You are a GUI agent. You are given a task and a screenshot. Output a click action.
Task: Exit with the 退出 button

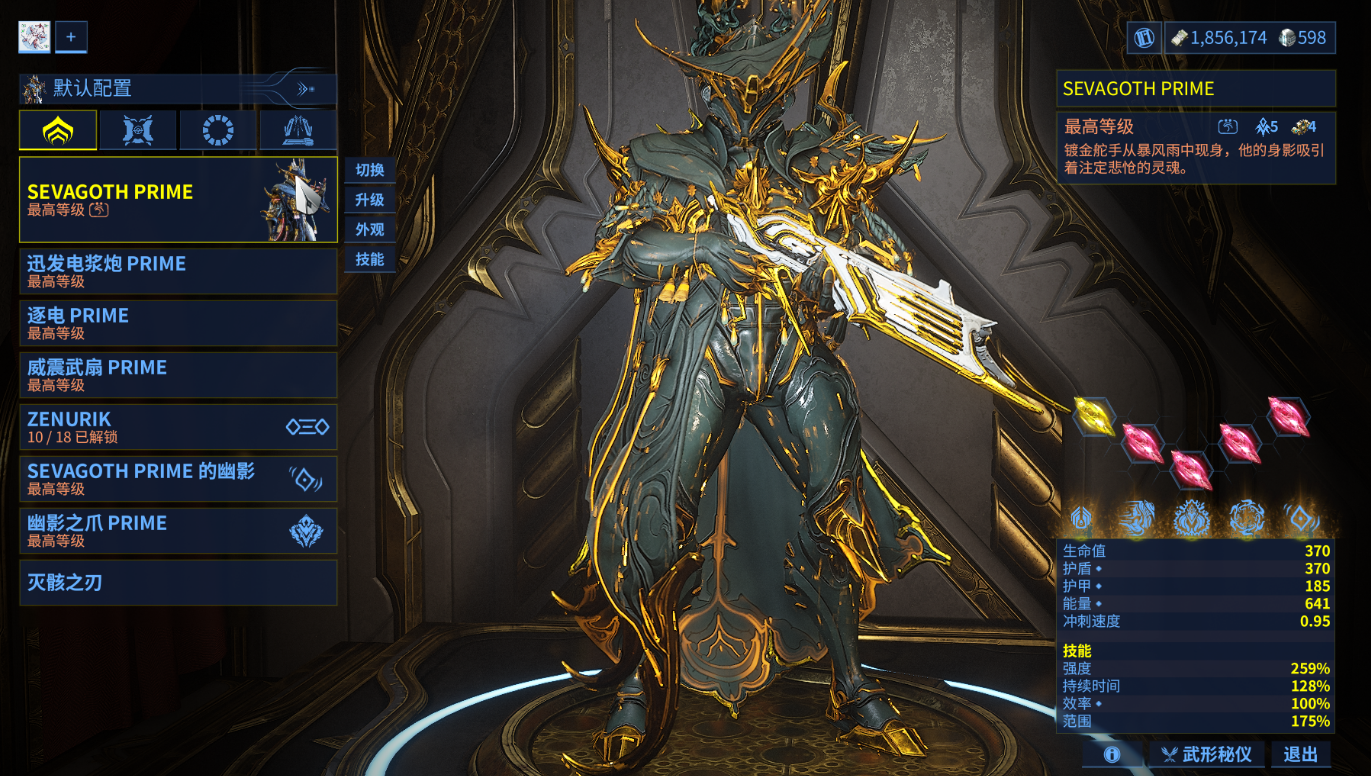(x=1300, y=755)
